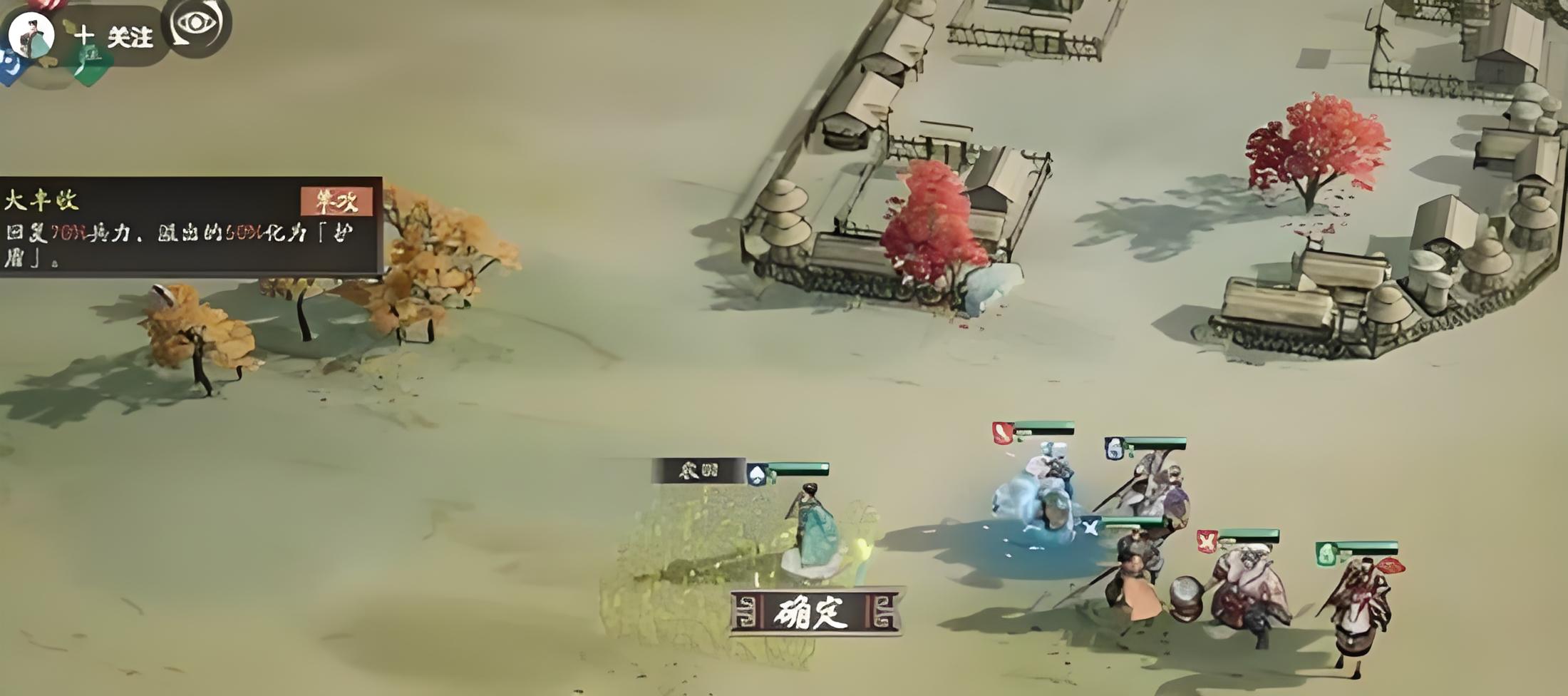Select the 大丰收 skill description panel
1568x696 pixels.
pos(190,227)
